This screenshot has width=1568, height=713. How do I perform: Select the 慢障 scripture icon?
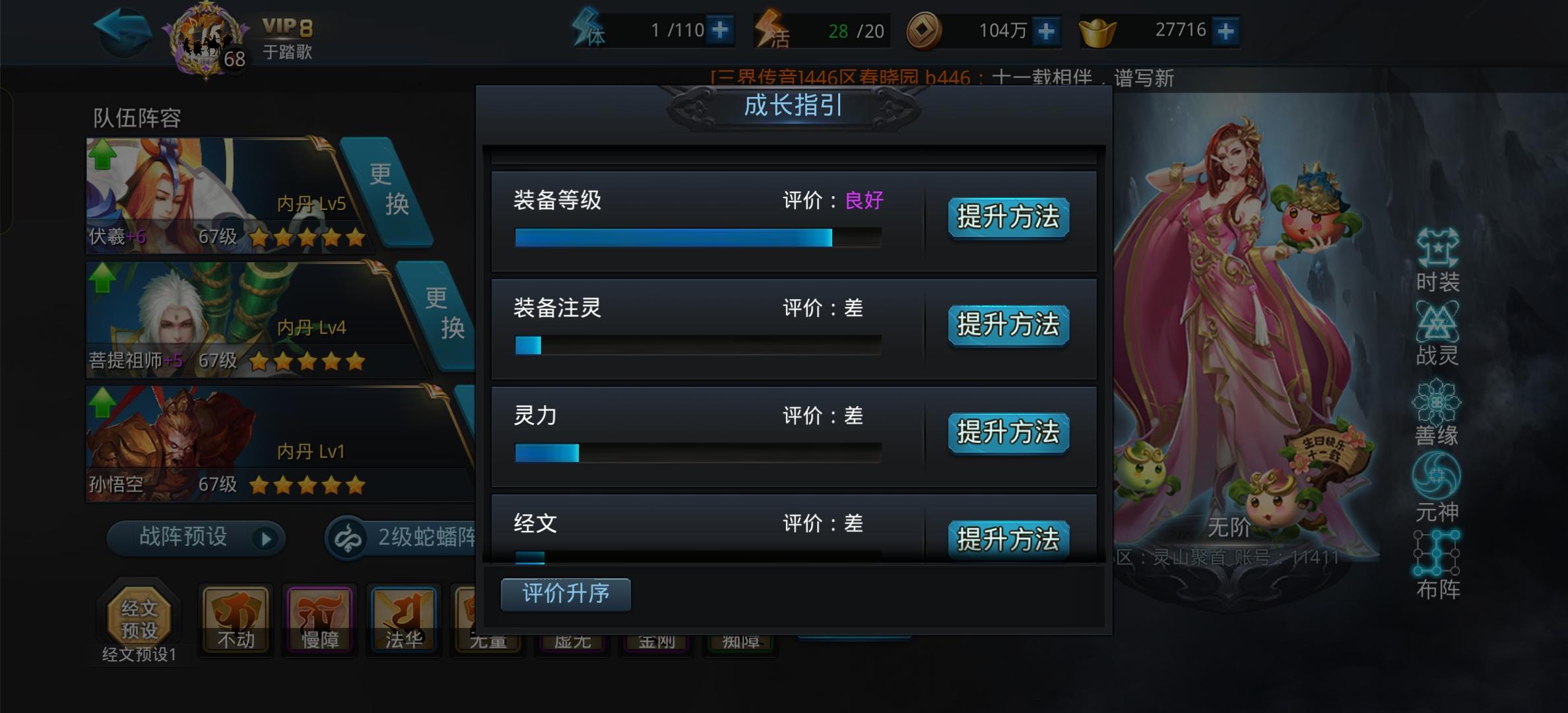tap(320, 621)
